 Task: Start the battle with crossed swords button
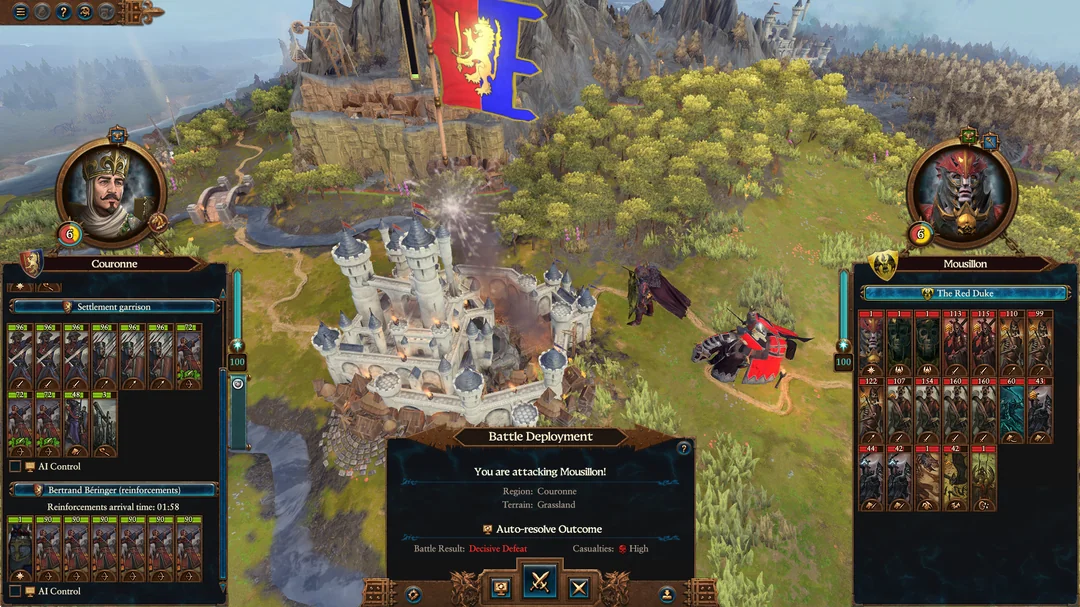pyautogui.click(x=540, y=582)
